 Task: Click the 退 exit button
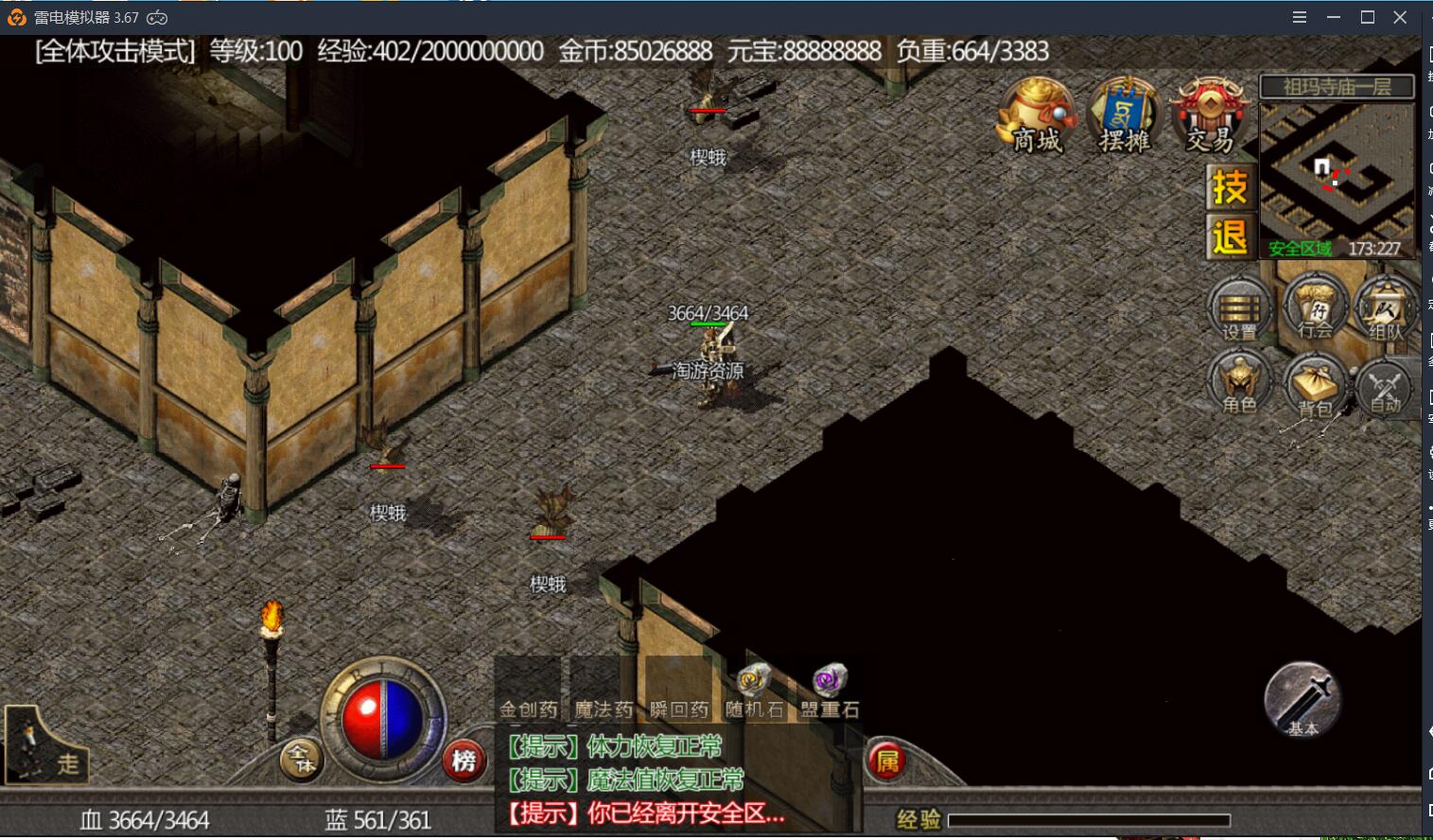[1230, 236]
